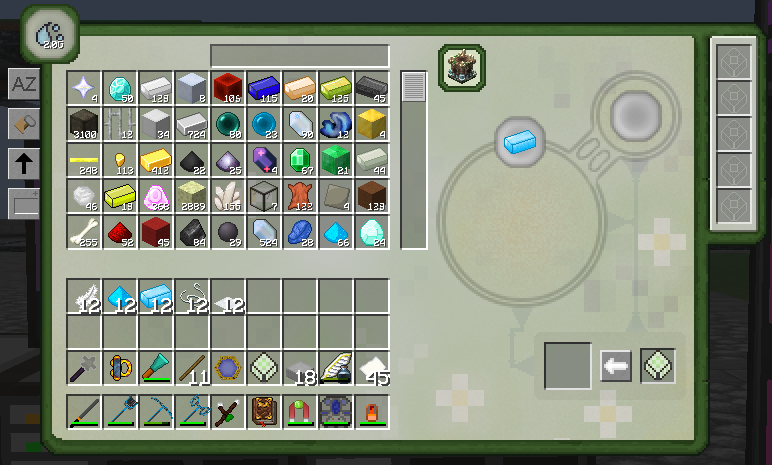Pick the brown spell book in the hotbar

pyautogui.click(x=264, y=412)
